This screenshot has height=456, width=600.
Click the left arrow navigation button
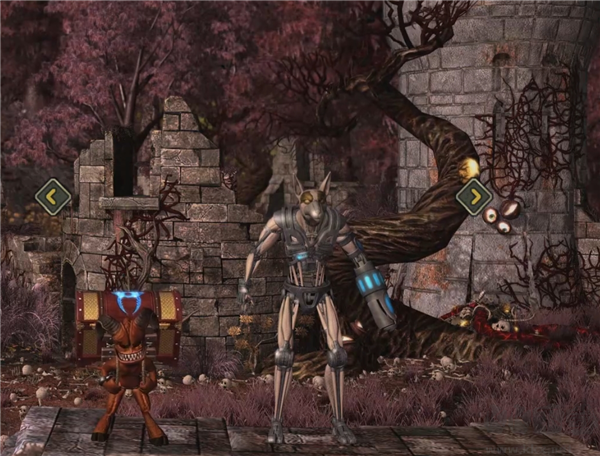(52, 196)
